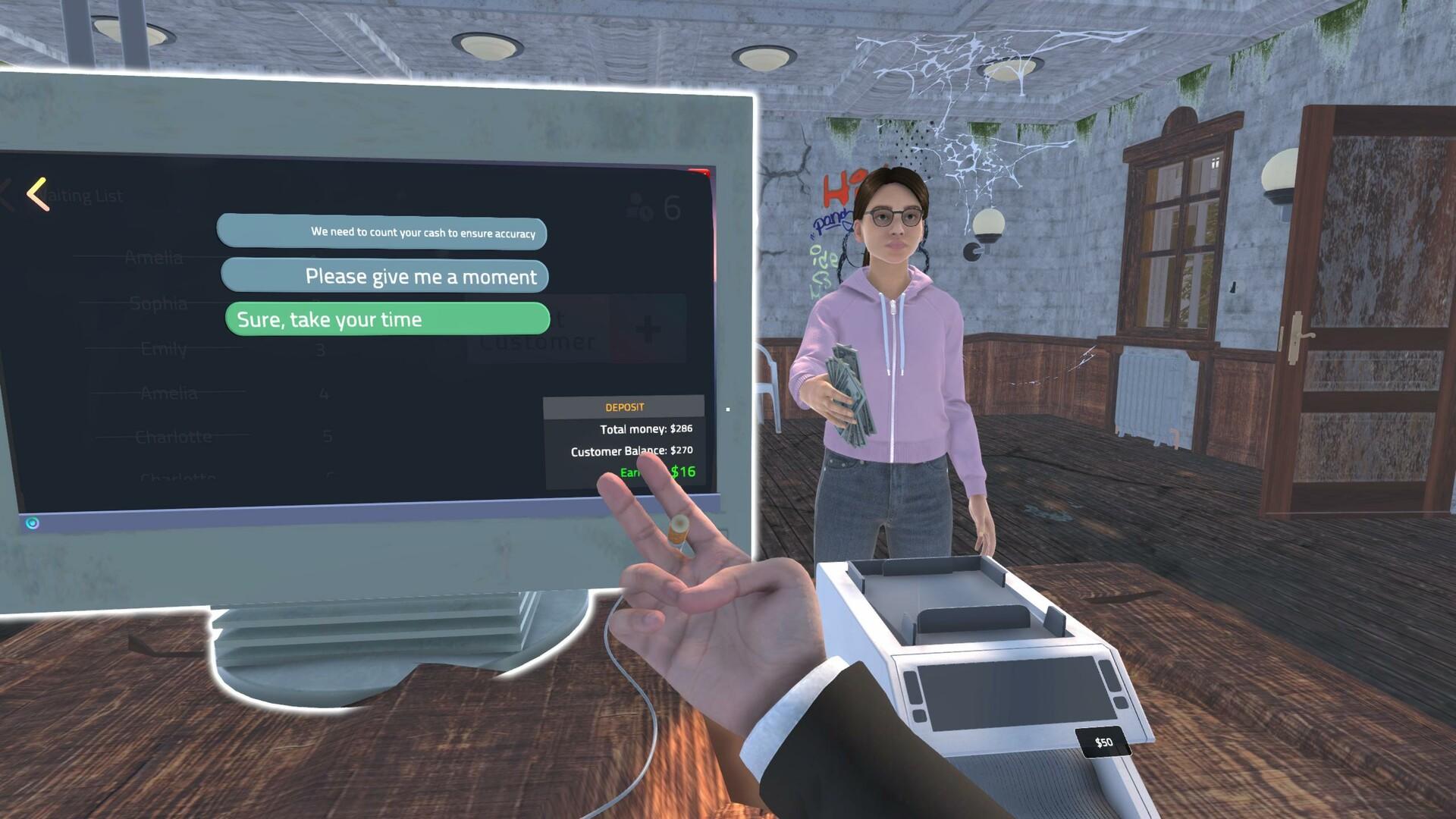Click the orange back arrow on the monitor
The width and height of the screenshot is (1456, 819).
point(36,193)
